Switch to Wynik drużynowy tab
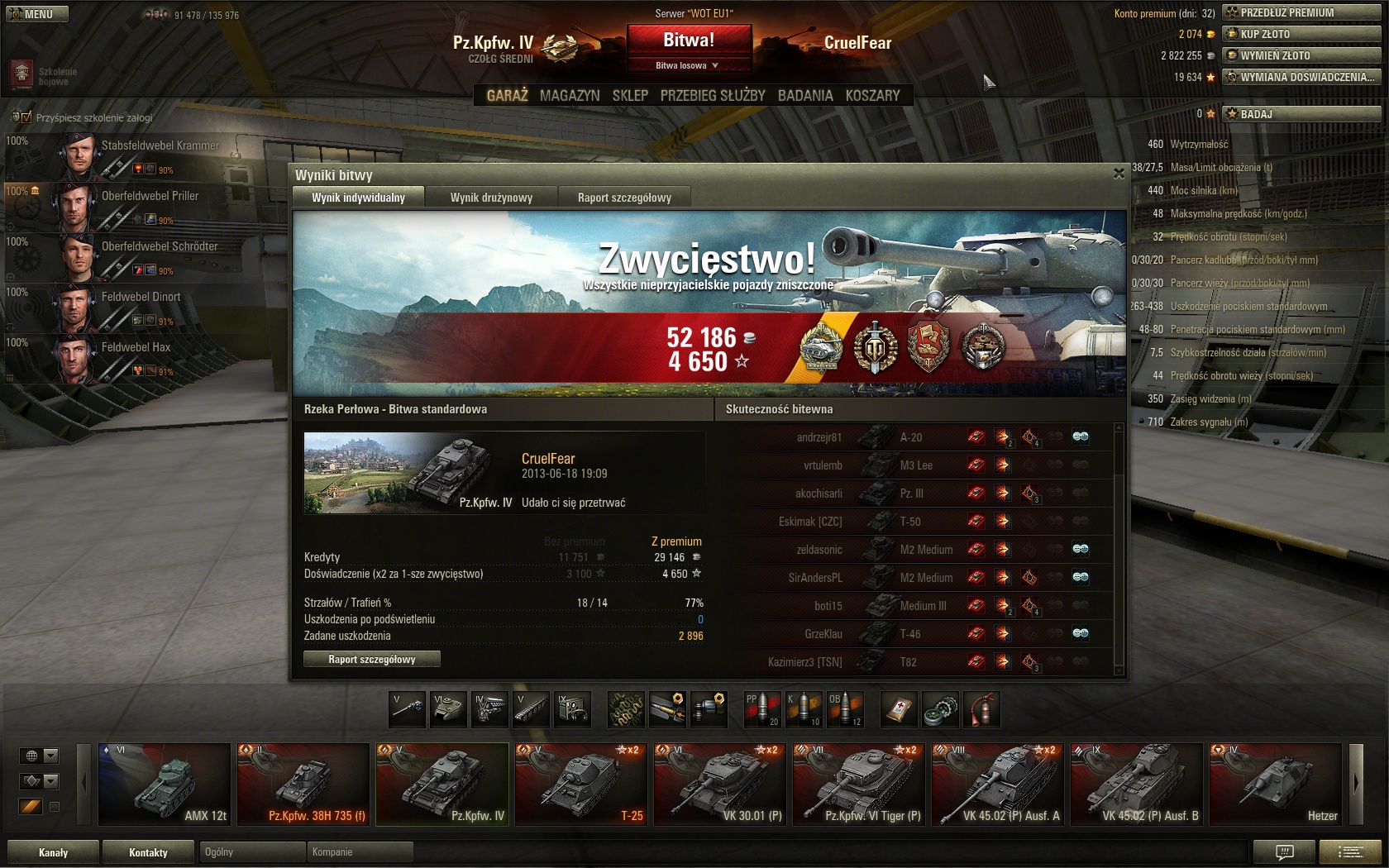The width and height of the screenshot is (1389, 868). coord(491,198)
